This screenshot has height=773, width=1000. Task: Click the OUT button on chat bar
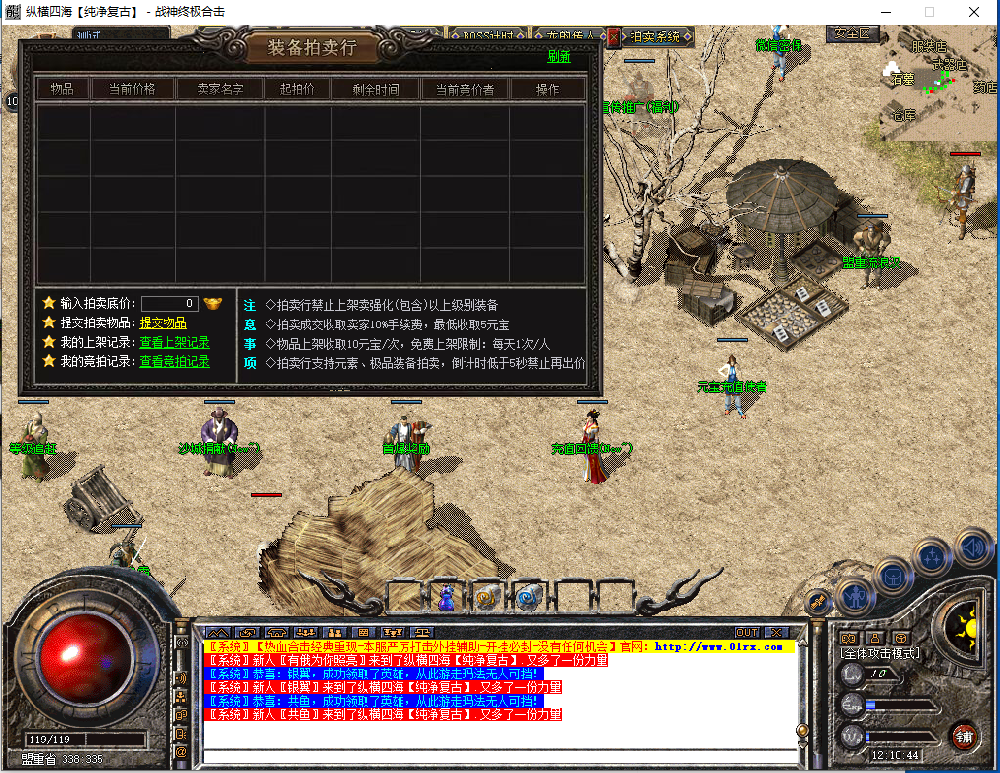[747, 632]
